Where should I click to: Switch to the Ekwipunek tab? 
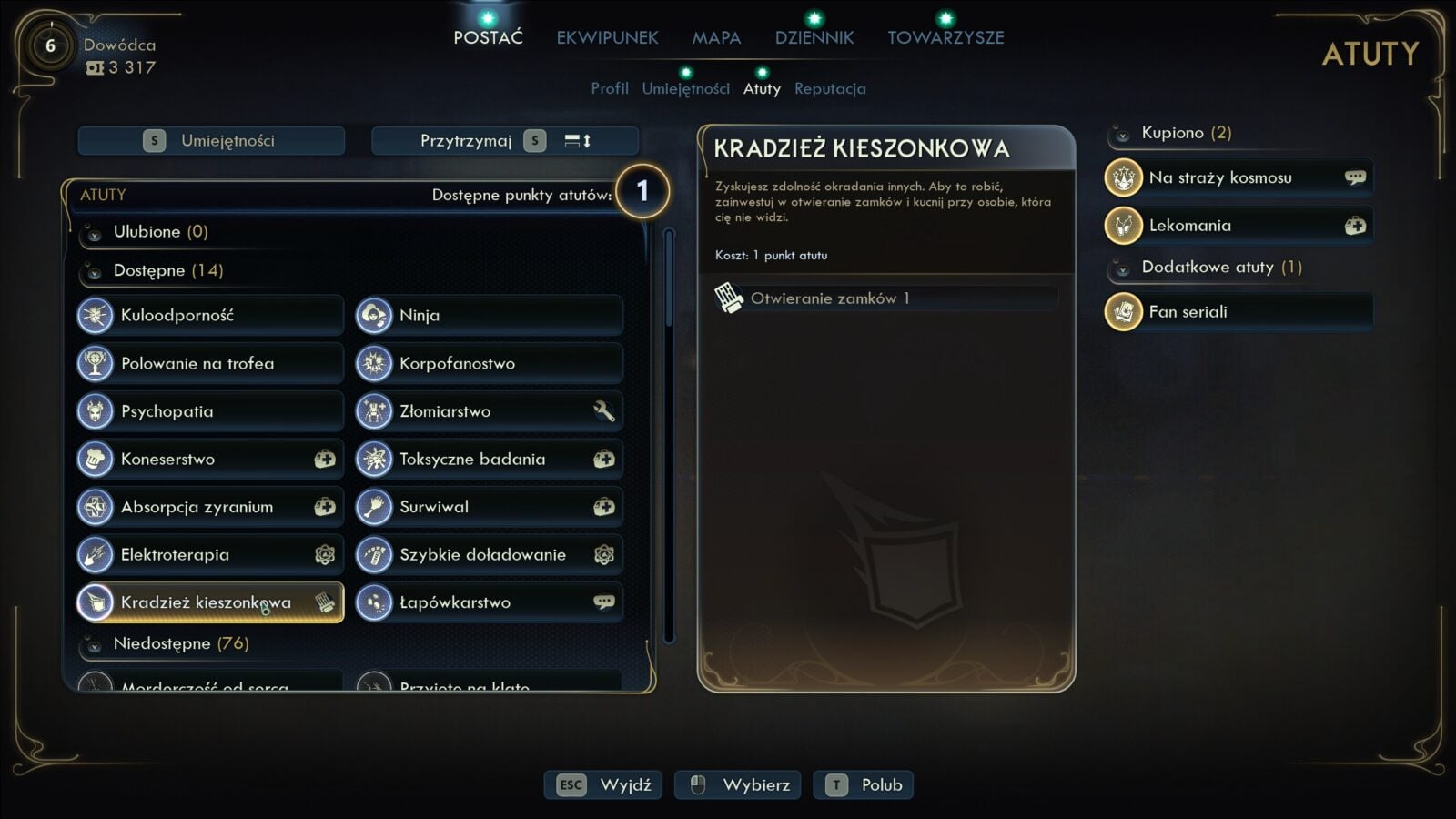click(x=607, y=37)
